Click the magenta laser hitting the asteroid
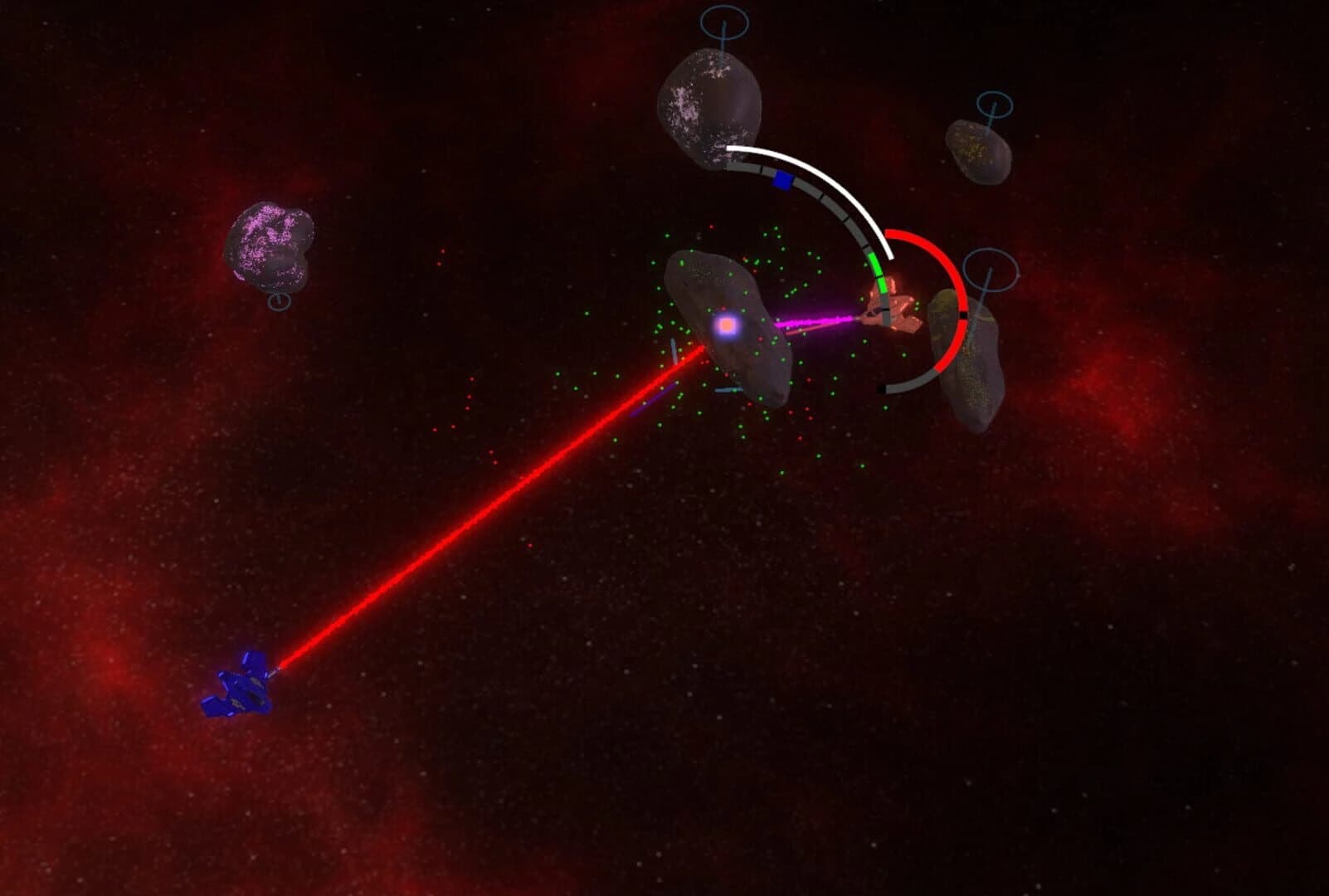This screenshot has width=1329, height=896. pyautogui.click(x=817, y=319)
